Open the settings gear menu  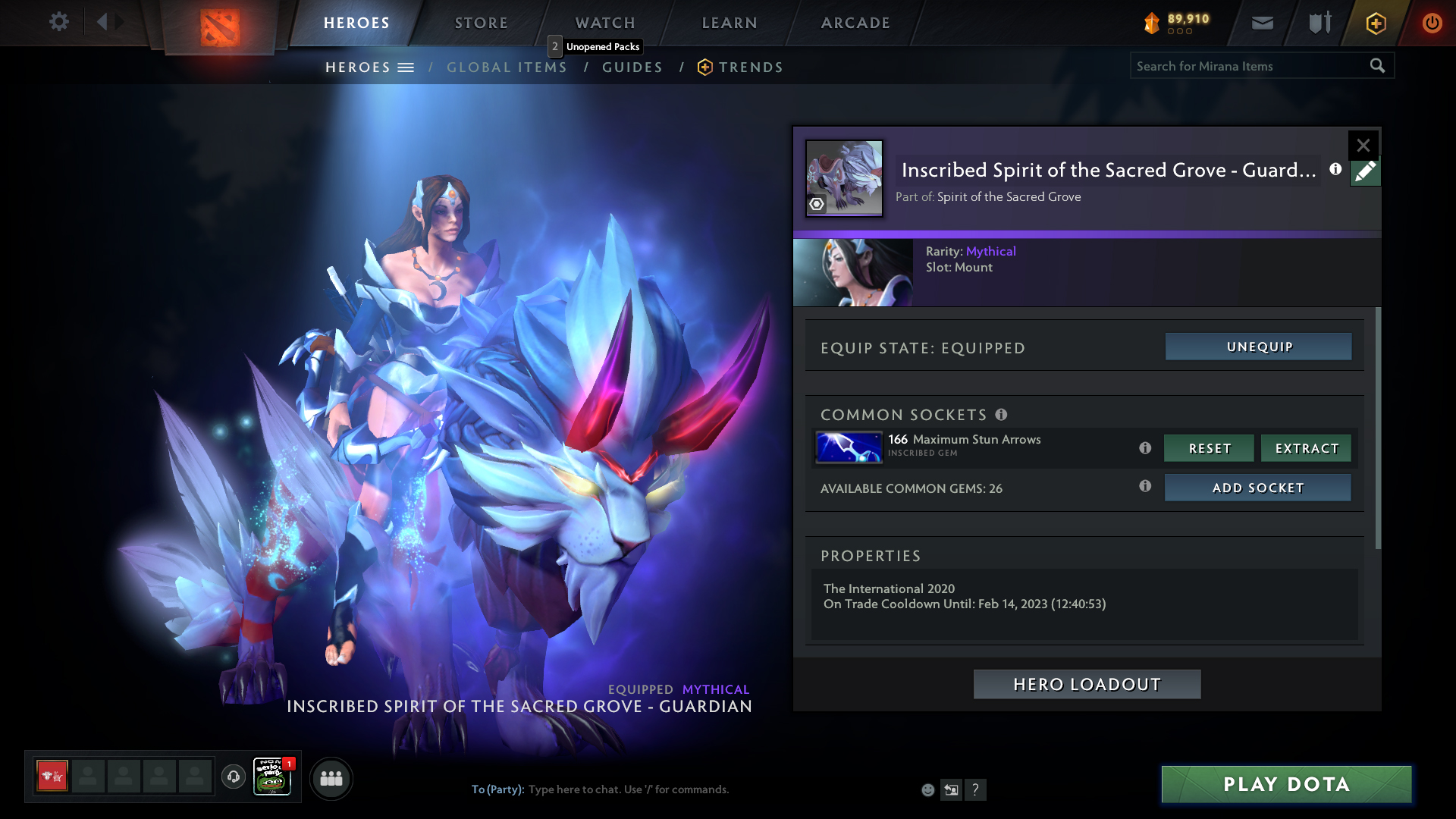pyautogui.click(x=58, y=22)
